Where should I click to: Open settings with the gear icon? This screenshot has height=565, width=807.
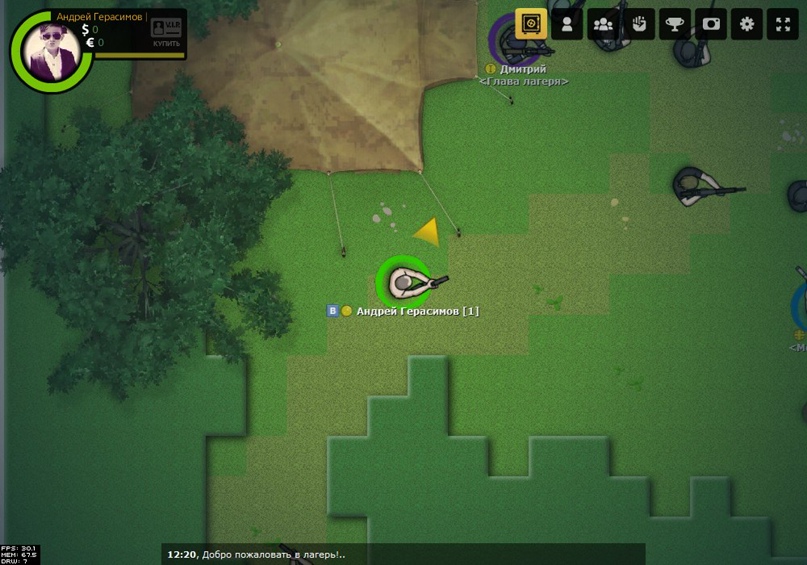(747, 24)
